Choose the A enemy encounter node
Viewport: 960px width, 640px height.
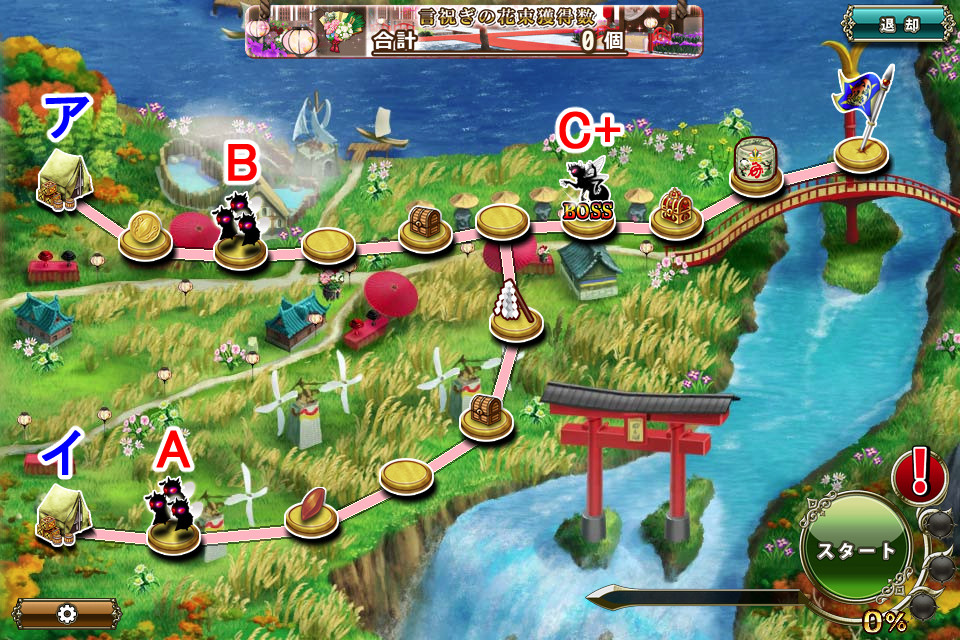click(x=173, y=515)
